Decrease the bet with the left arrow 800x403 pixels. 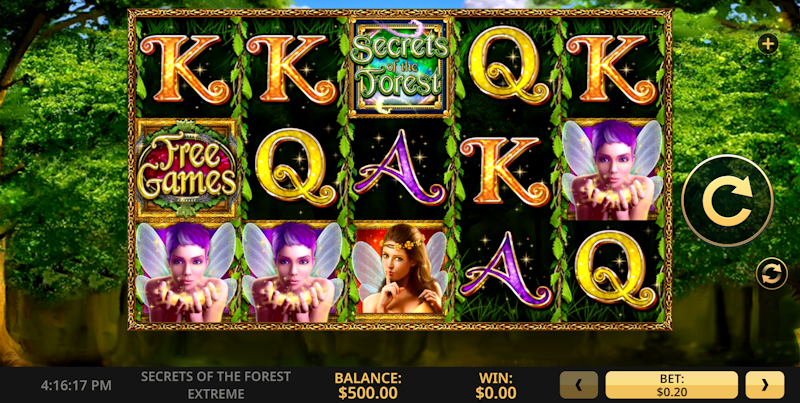pyautogui.click(x=579, y=385)
